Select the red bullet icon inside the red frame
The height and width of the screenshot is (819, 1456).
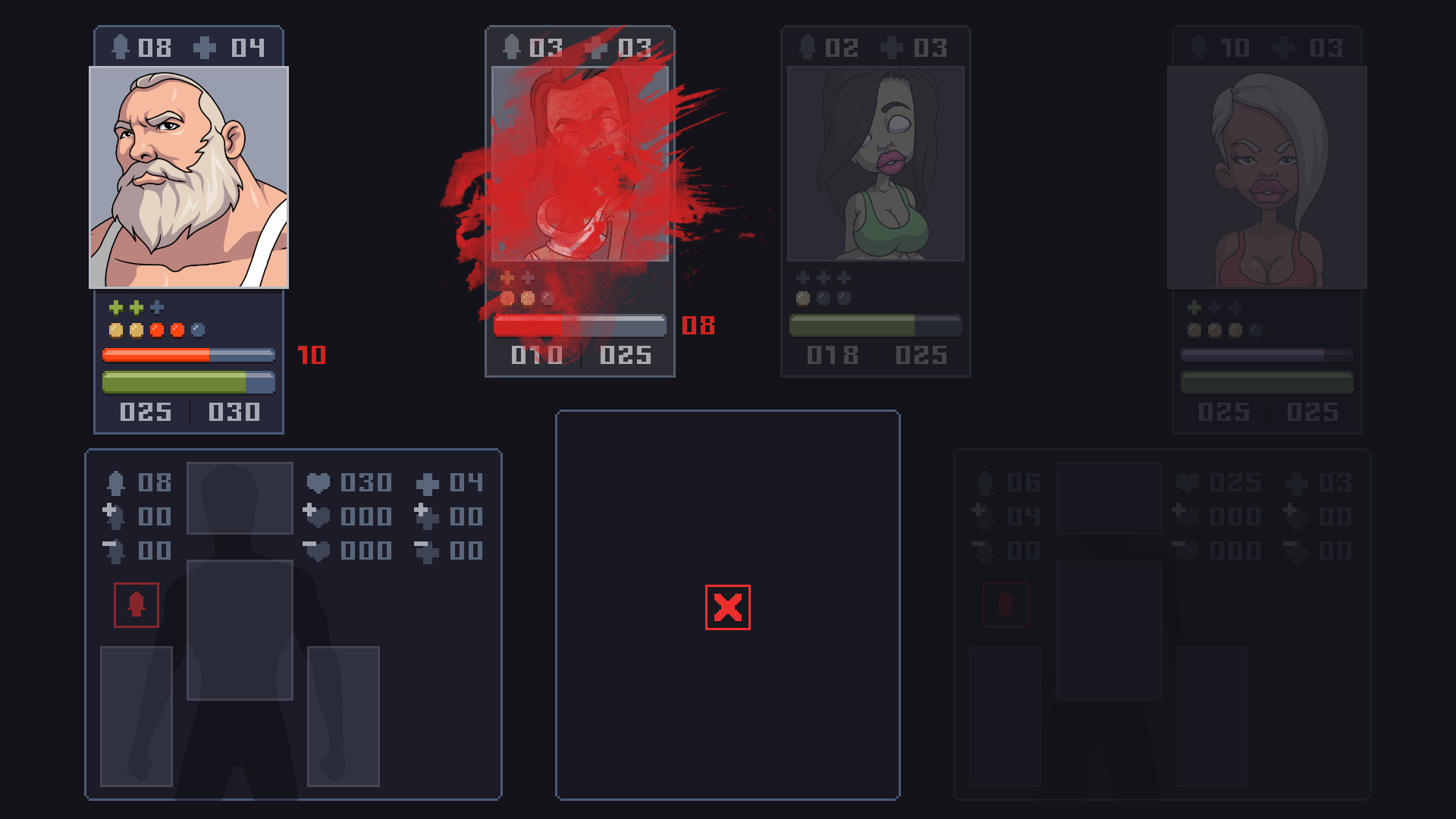(x=136, y=604)
